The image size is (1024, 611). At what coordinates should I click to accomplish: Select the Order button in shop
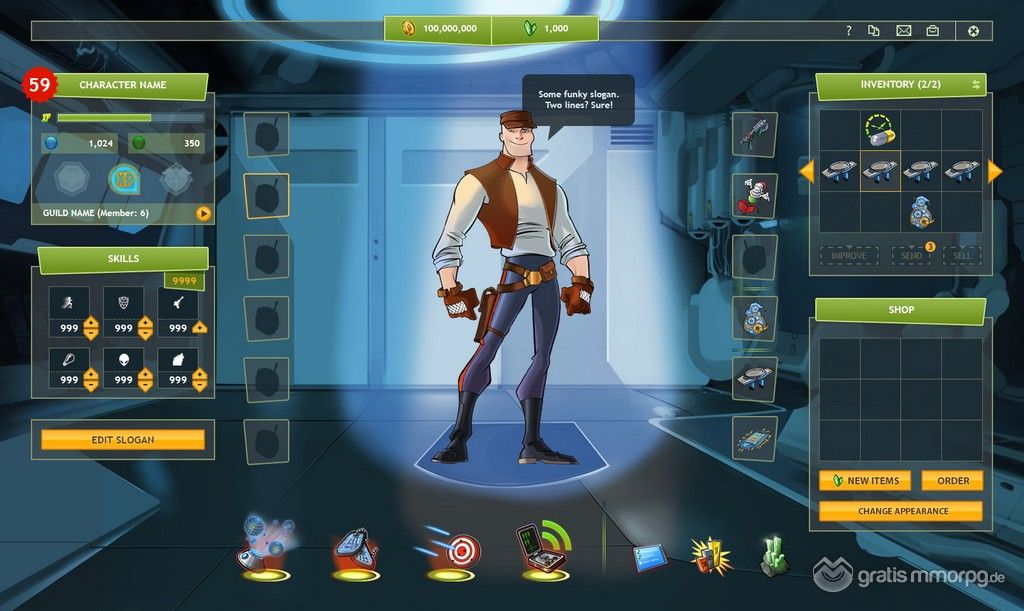(952, 481)
